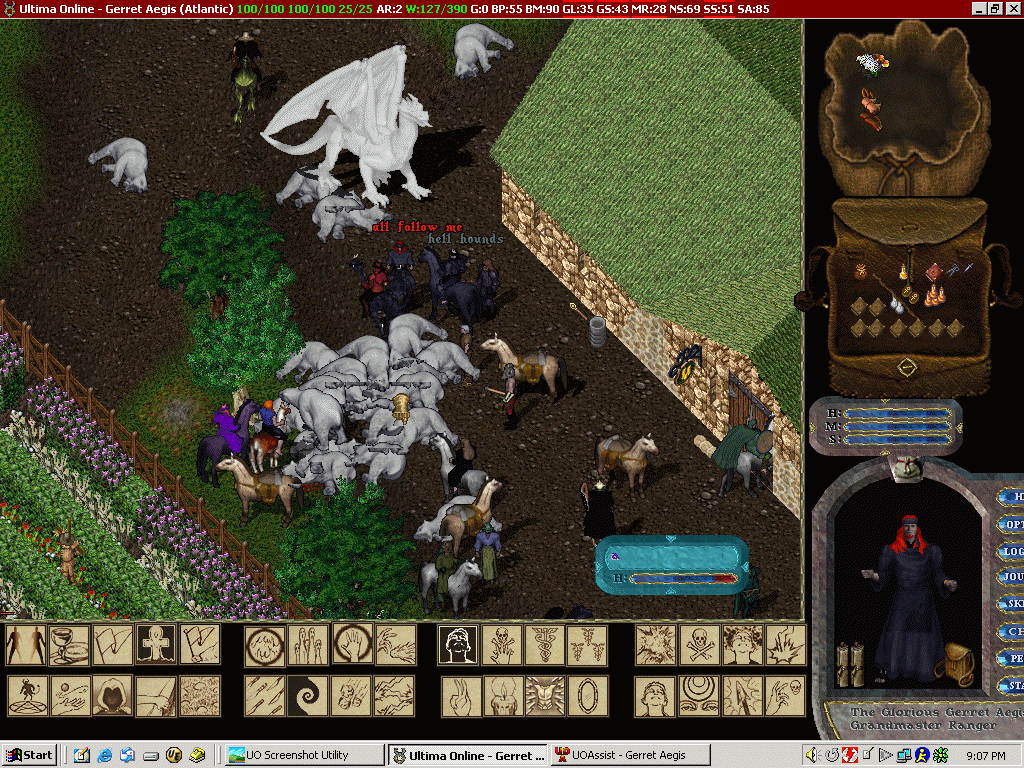Activate the chalice spell icon
The image size is (1024, 768).
pyautogui.click(x=69, y=645)
